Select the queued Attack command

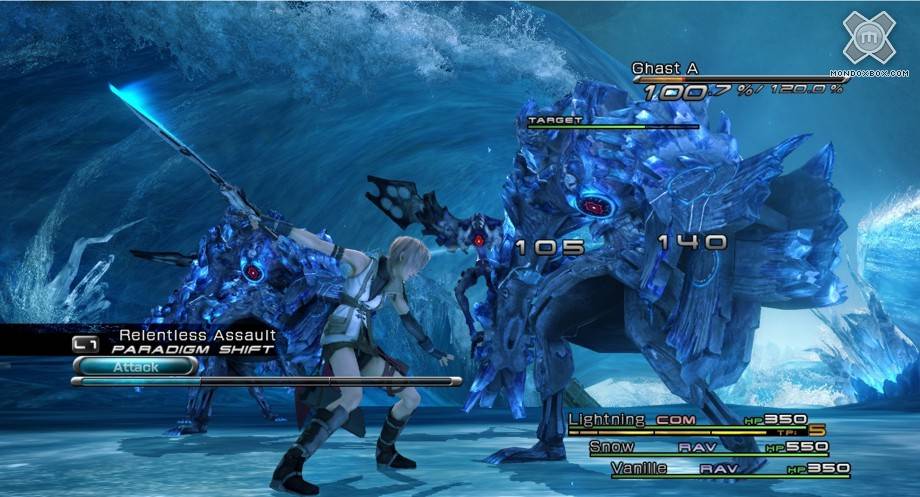coord(134,367)
